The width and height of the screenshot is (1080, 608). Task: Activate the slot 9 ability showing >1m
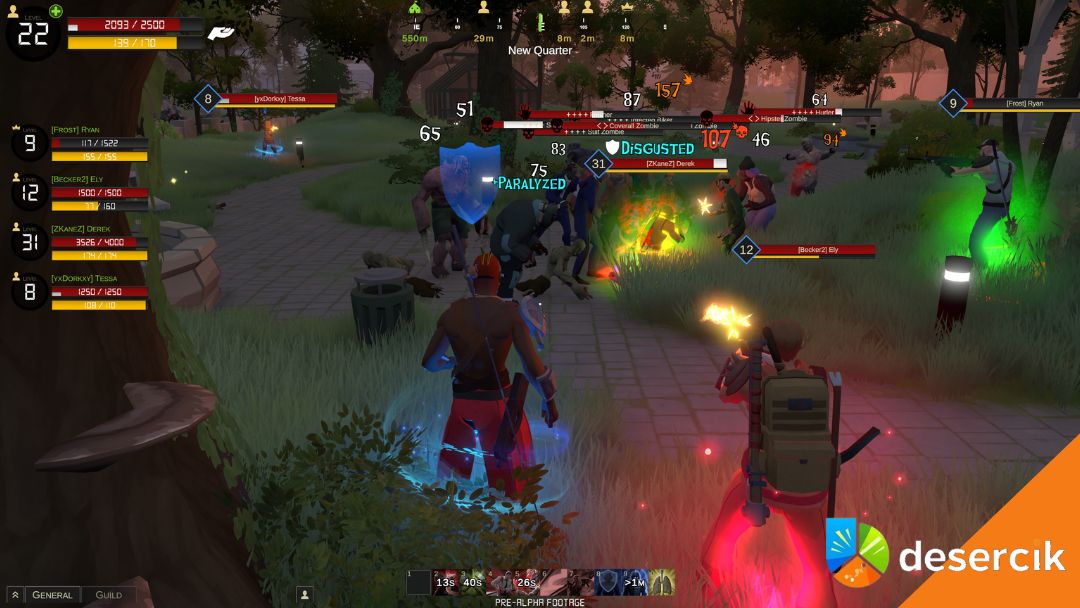tap(635, 582)
